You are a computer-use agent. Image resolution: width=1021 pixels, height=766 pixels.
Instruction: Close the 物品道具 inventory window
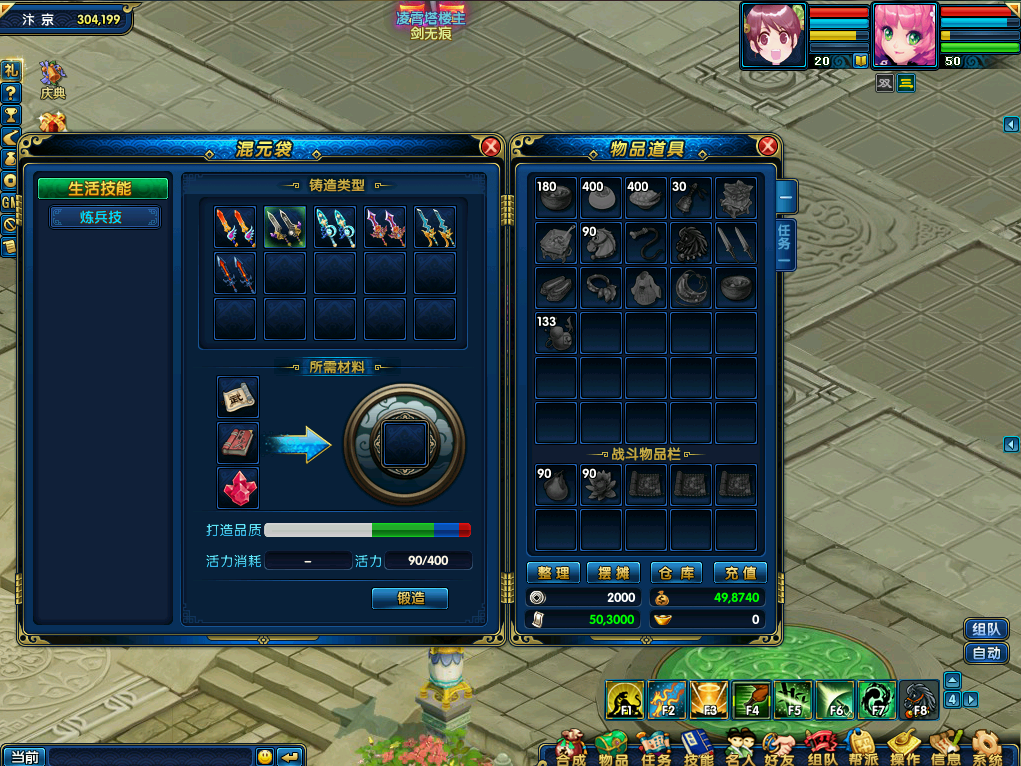point(767,147)
